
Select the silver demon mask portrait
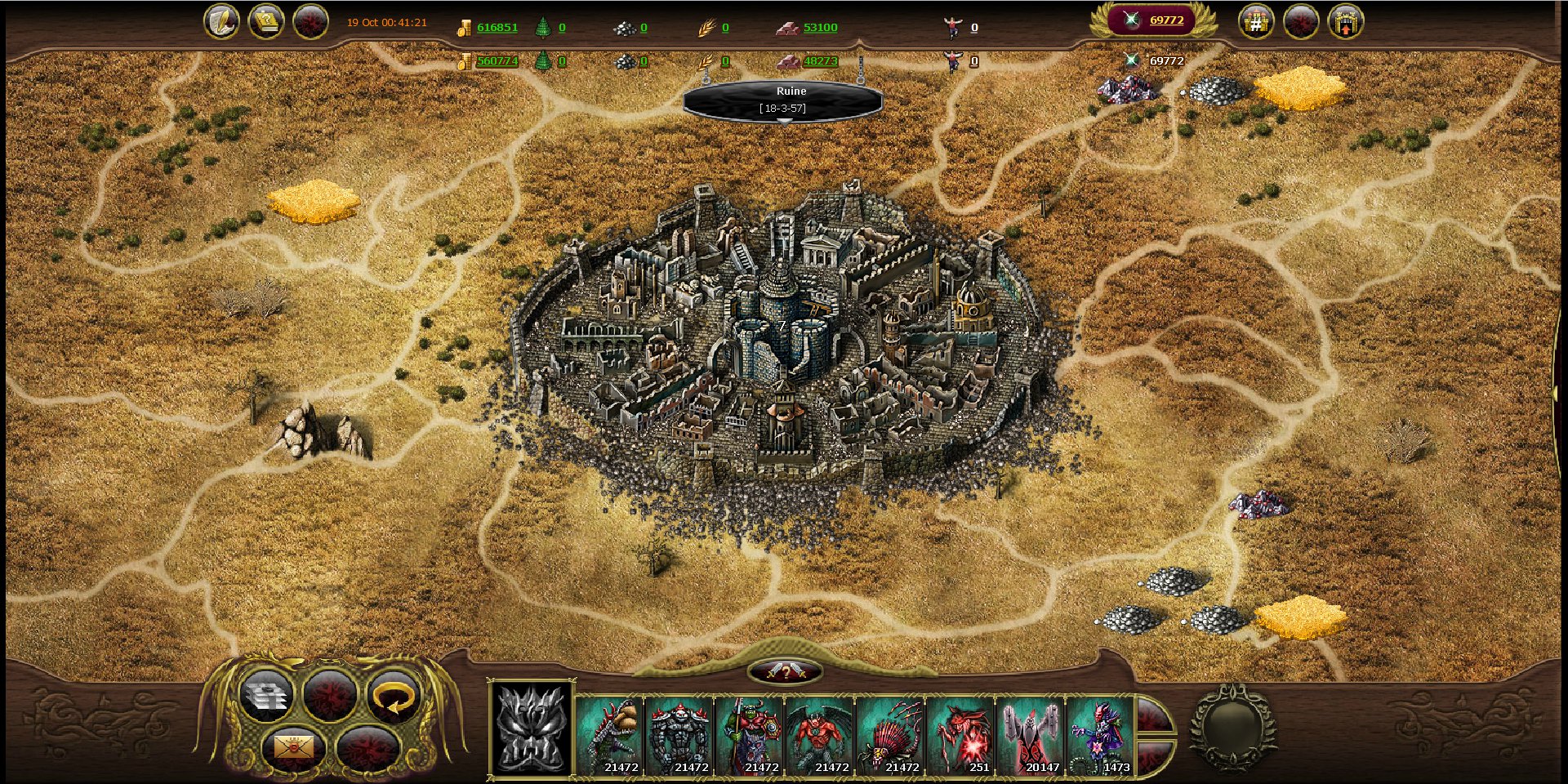coord(531,728)
